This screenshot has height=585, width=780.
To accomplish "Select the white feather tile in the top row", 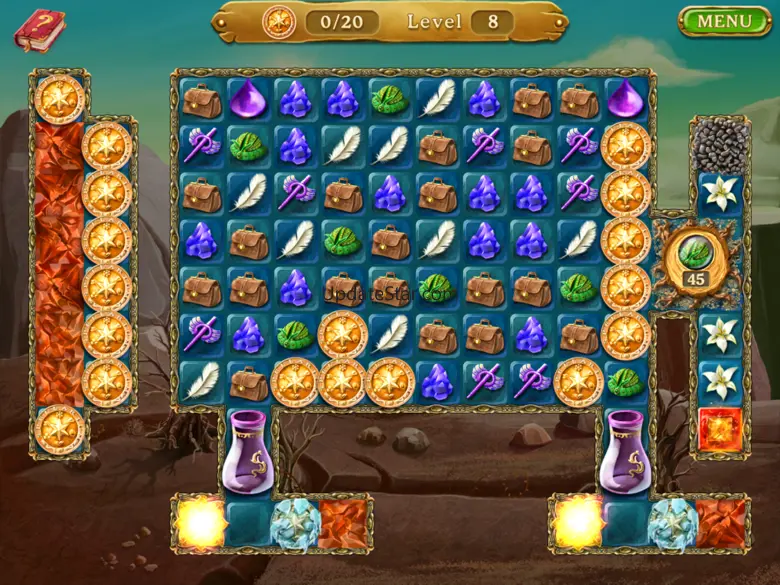I will 437,99.
